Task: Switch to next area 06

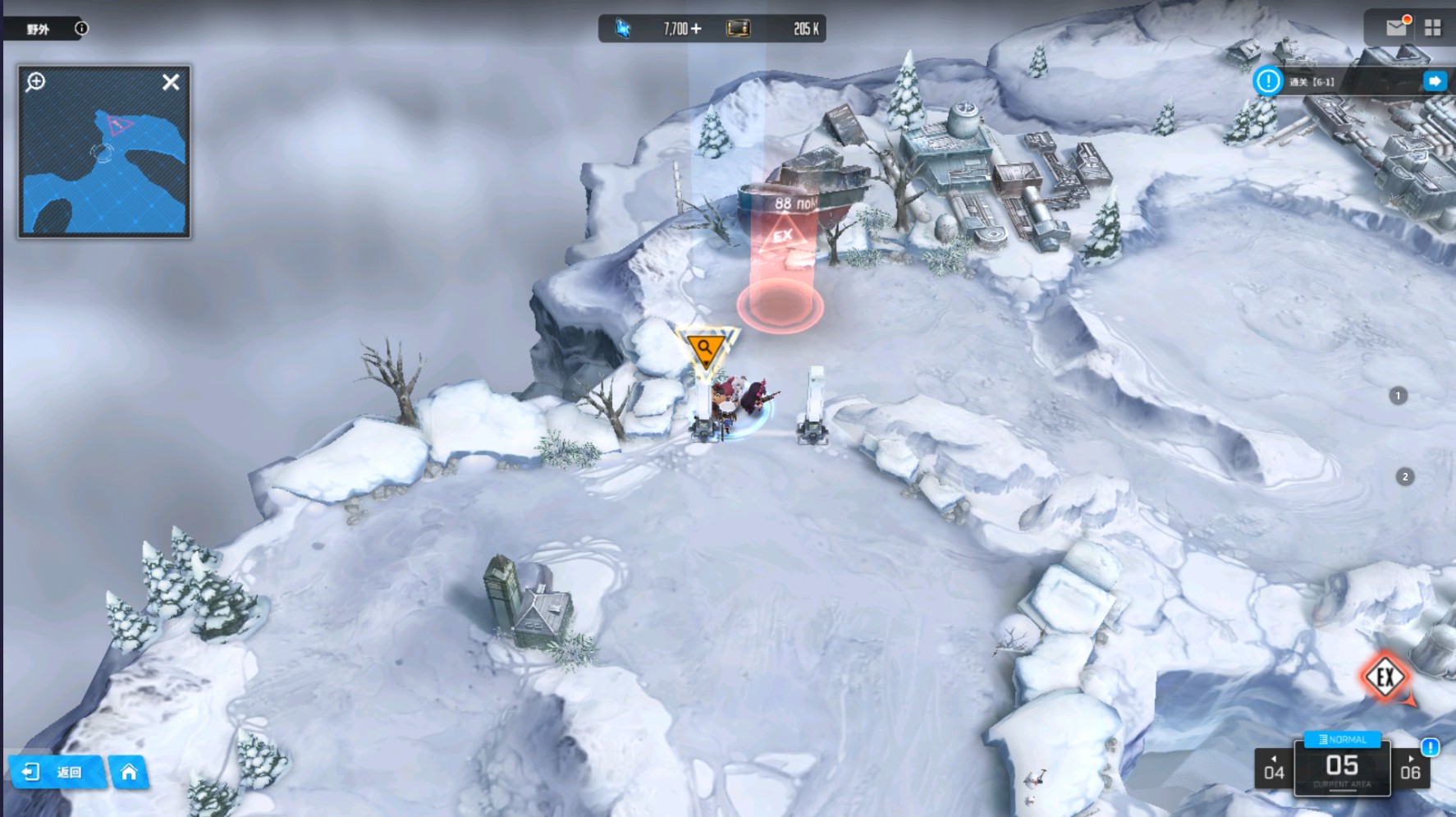Action: coord(1410,769)
